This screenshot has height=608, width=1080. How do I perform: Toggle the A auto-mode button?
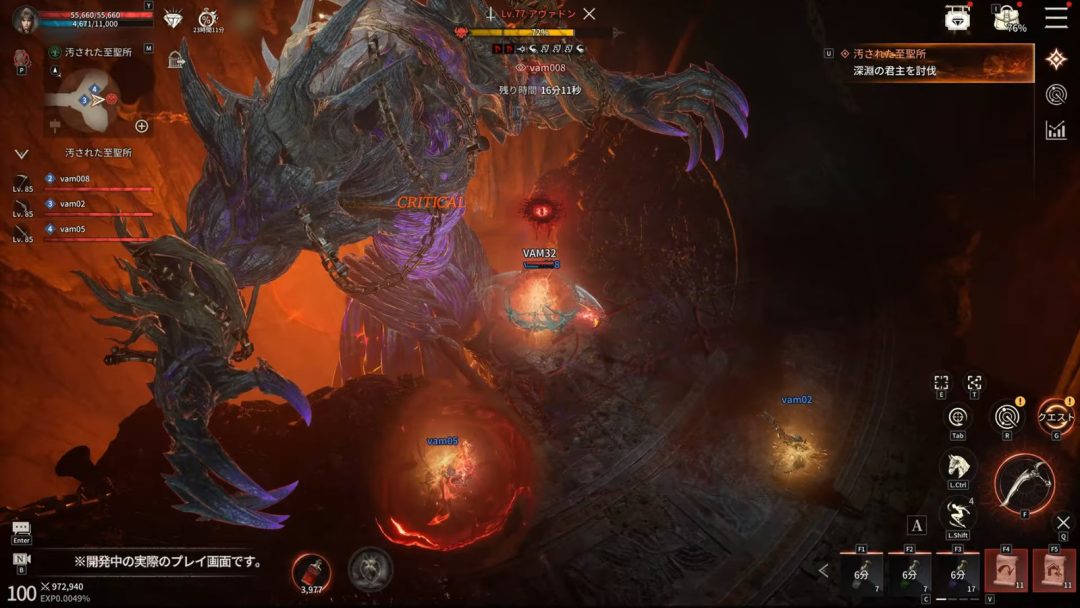[917, 525]
